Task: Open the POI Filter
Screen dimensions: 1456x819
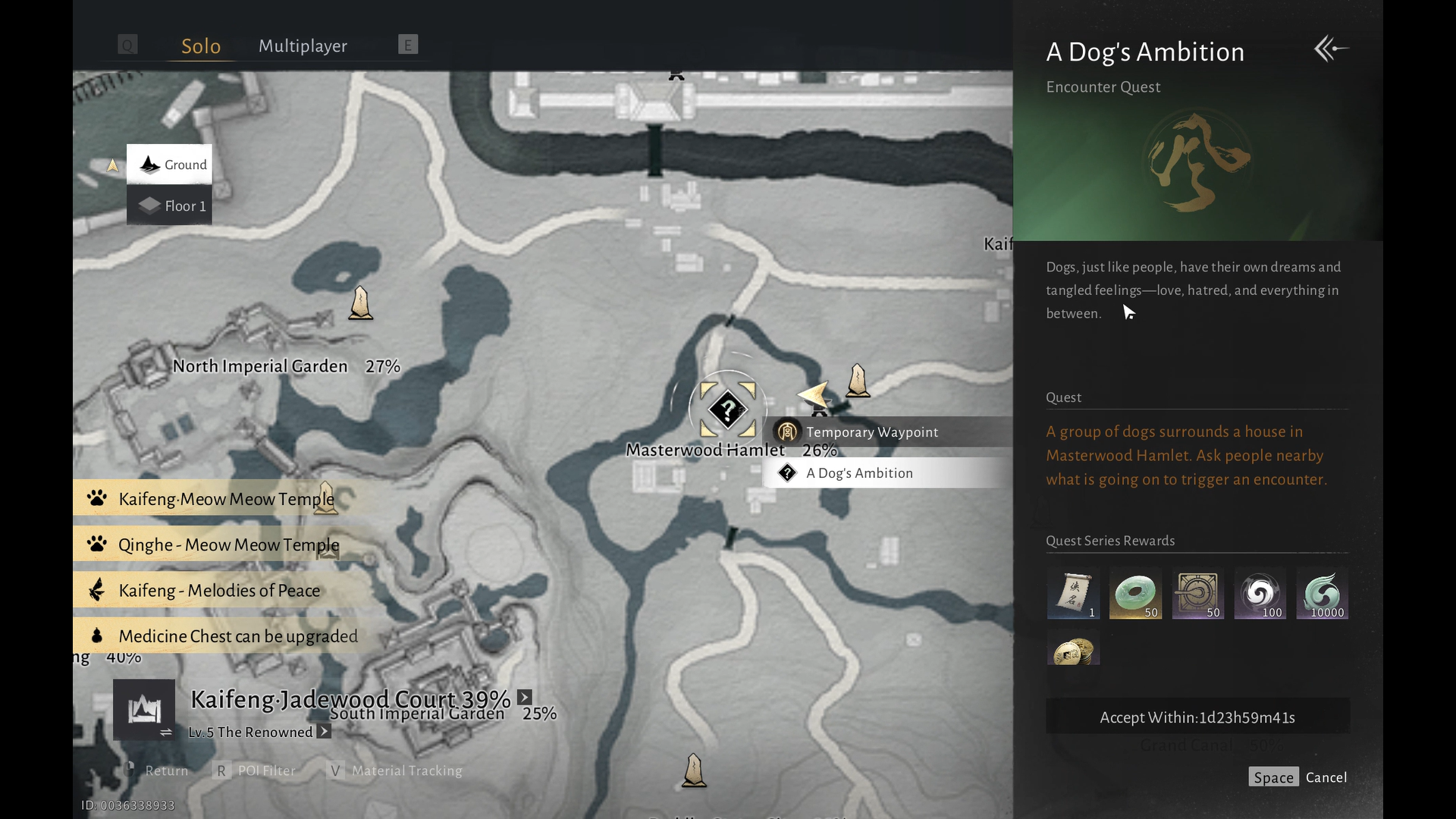Action: 265,770
